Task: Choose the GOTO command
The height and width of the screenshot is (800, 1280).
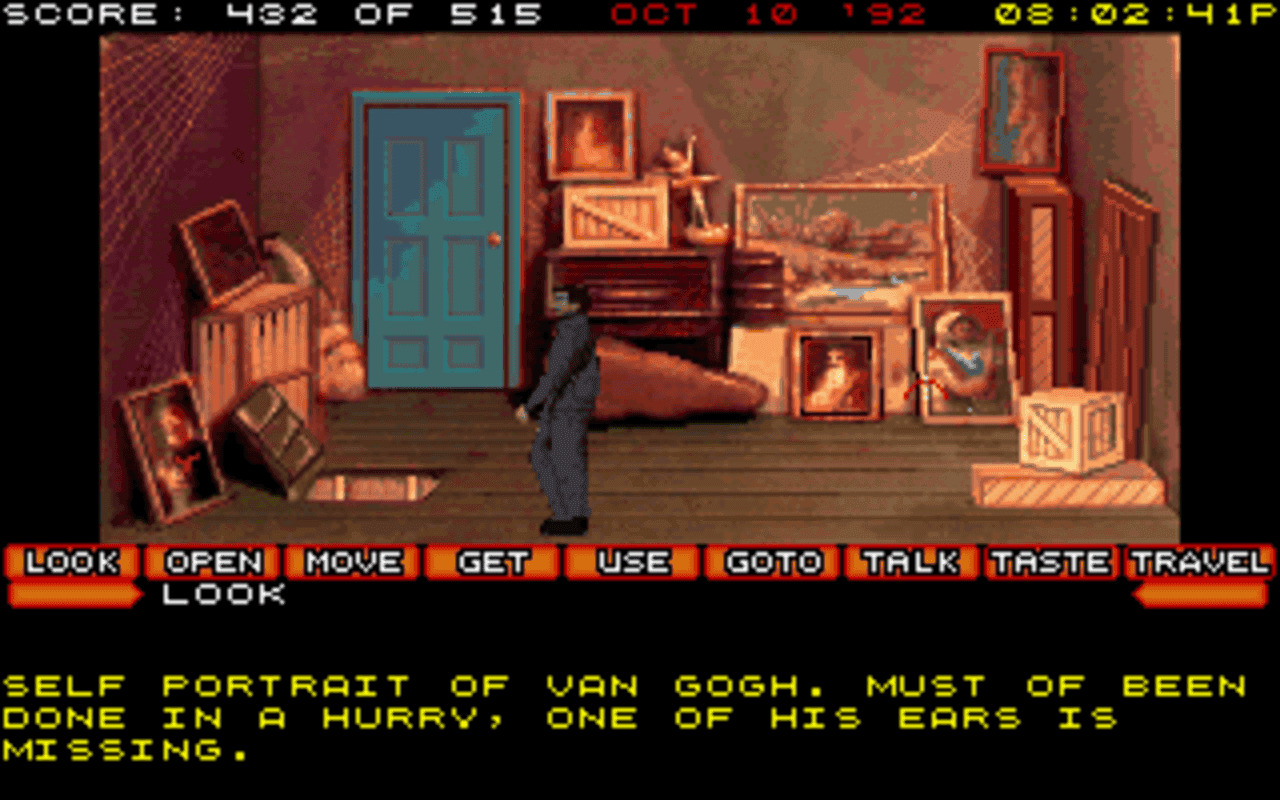Action: [x=769, y=563]
